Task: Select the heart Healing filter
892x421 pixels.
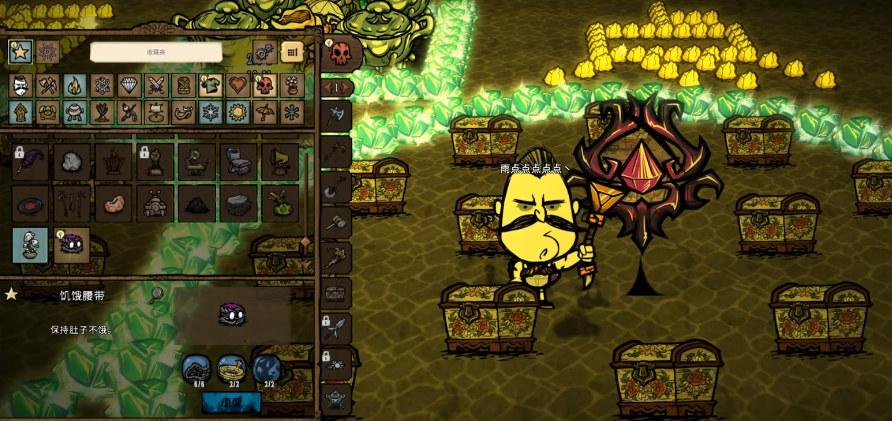Action: [237, 86]
